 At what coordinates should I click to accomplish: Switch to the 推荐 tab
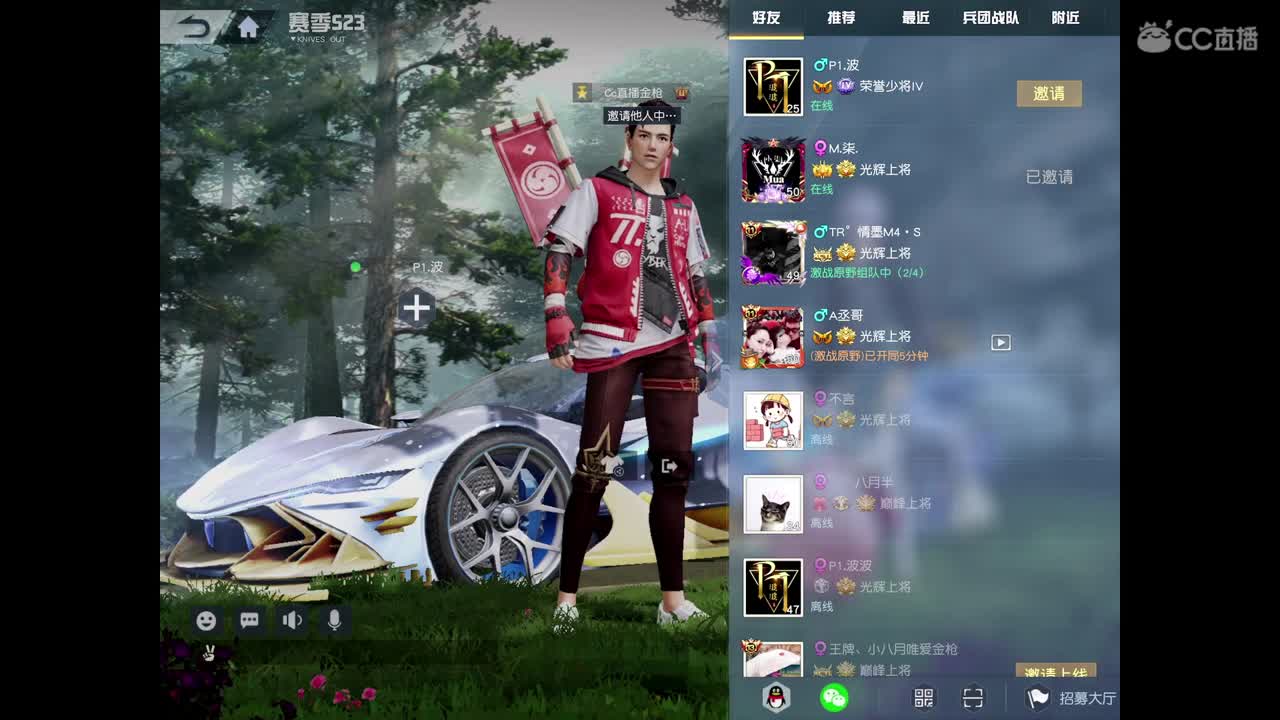[838, 18]
